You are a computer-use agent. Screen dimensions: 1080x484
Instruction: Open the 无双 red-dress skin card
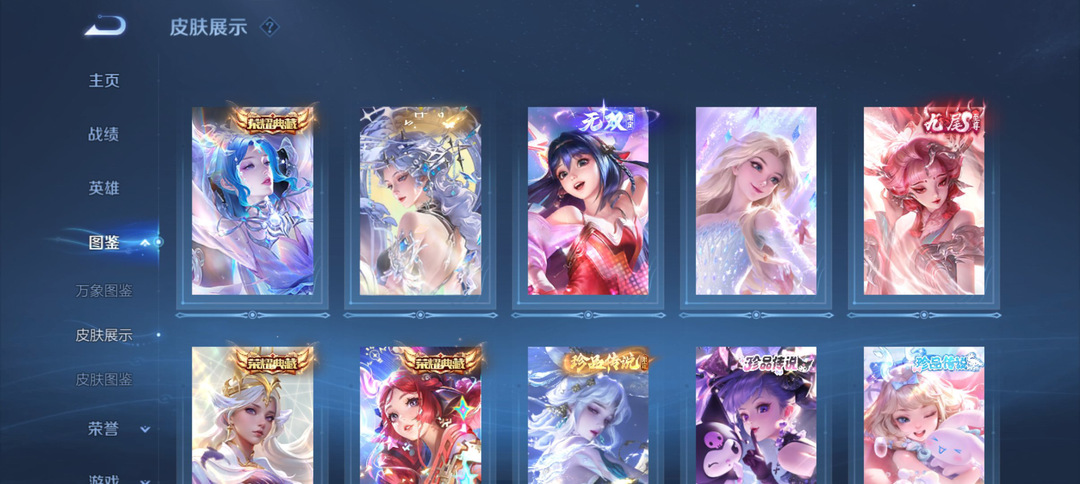tap(588, 201)
